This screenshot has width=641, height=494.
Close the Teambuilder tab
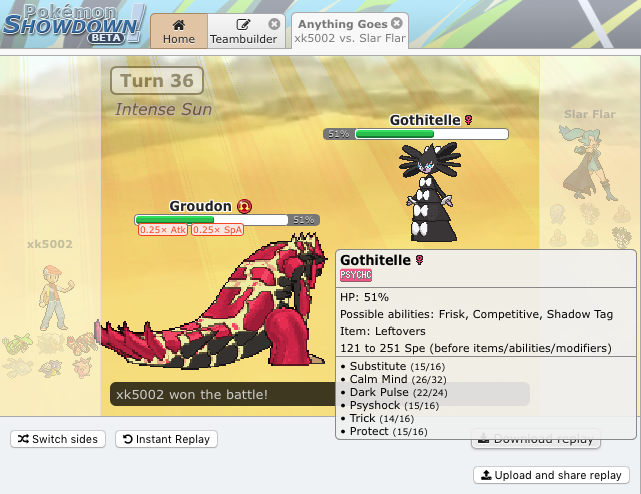(x=275, y=24)
